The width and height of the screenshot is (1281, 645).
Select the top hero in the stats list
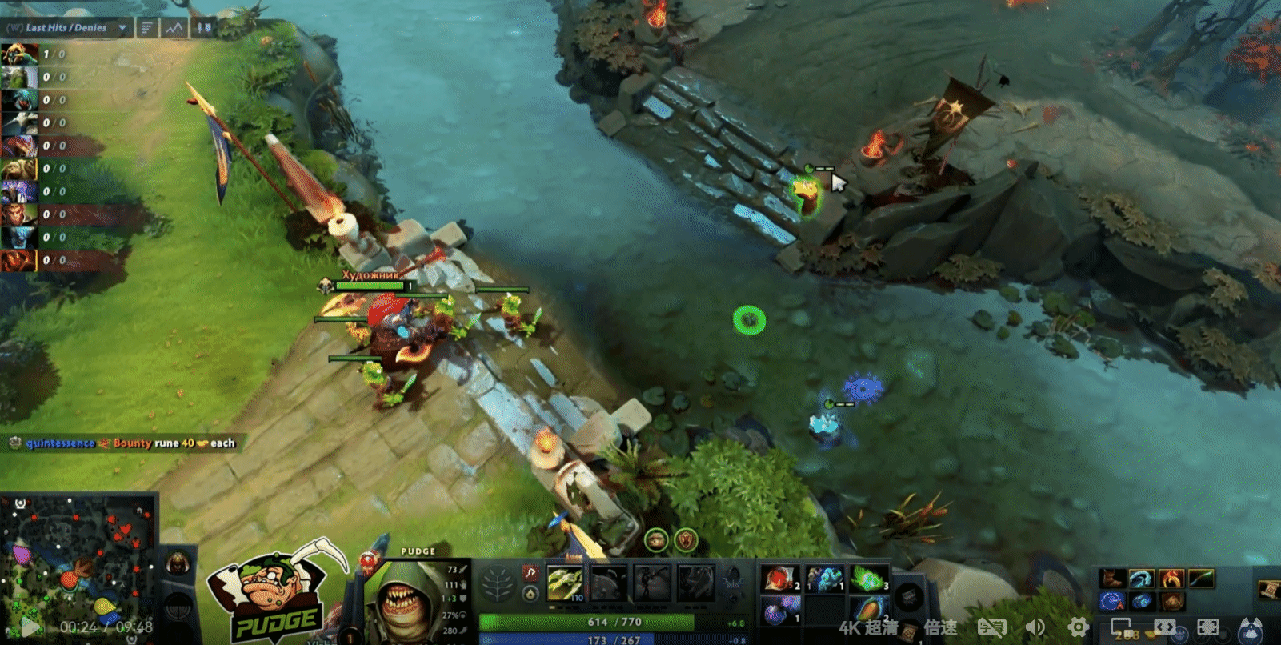[x=20, y=54]
